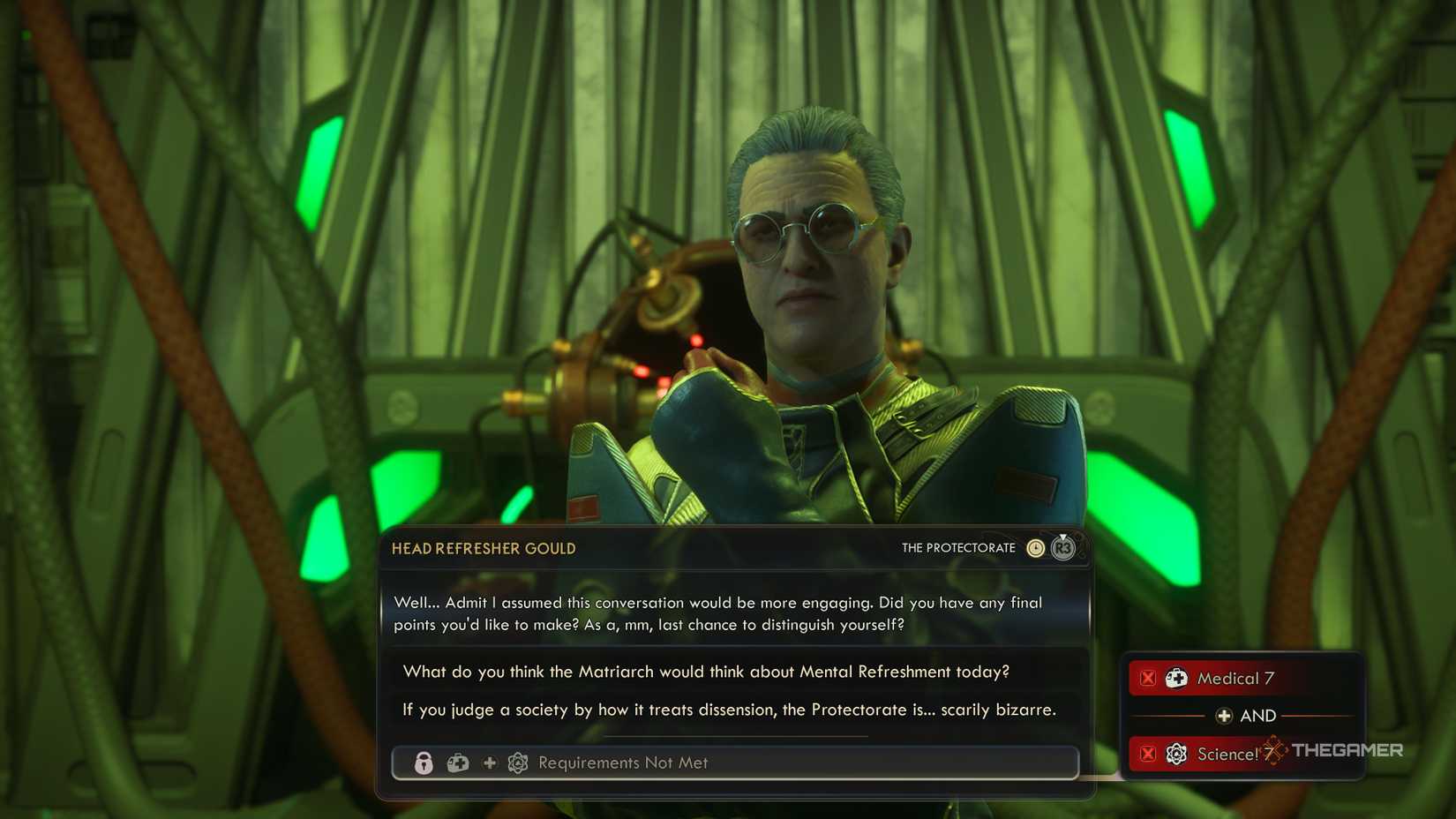Viewport: 1456px width, 819px height.
Task: Click the red X marker on Medical 7
Action: pyautogui.click(x=1148, y=678)
